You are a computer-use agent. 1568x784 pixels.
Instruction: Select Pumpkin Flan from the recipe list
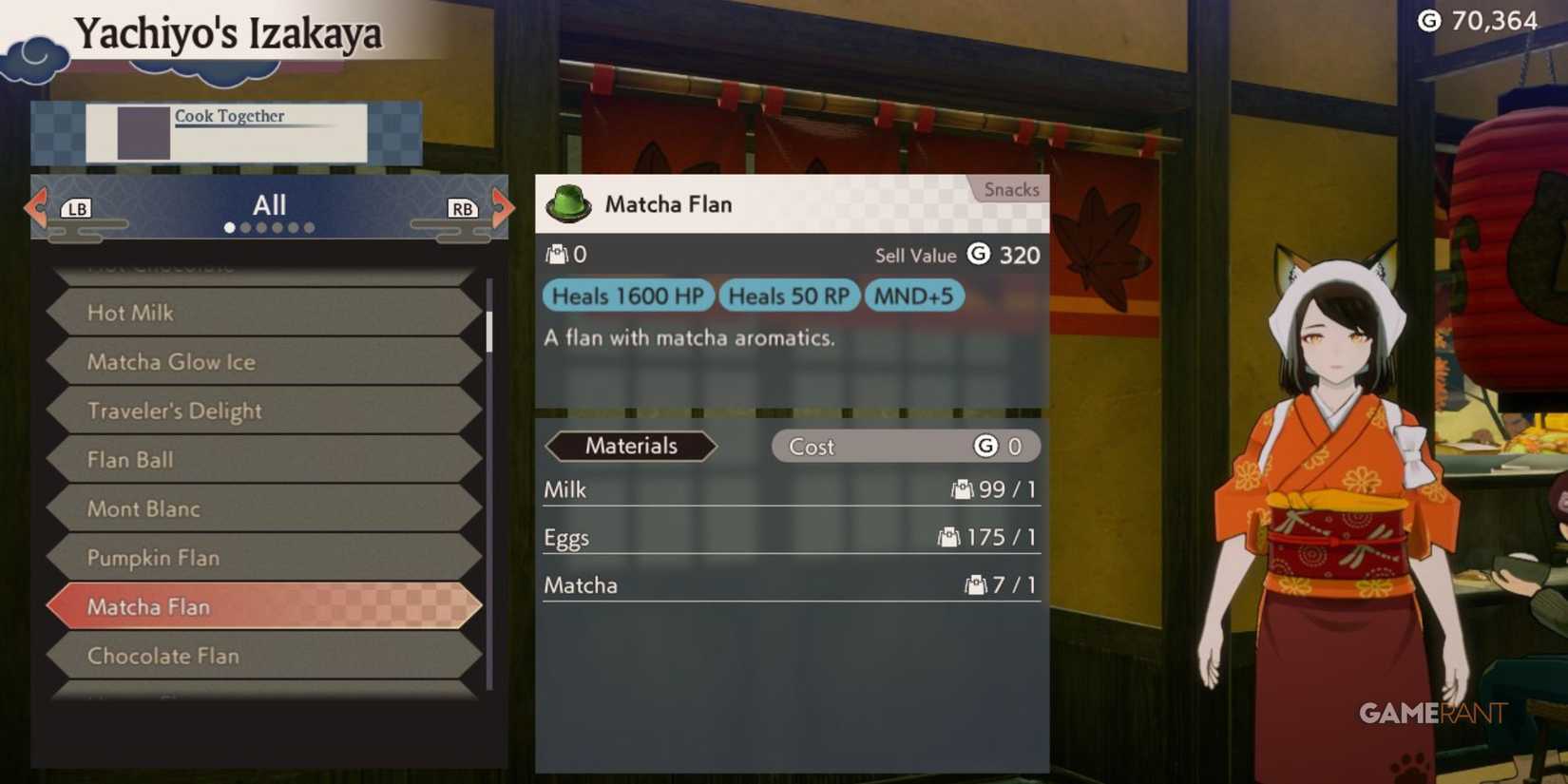tap(153, 558)
